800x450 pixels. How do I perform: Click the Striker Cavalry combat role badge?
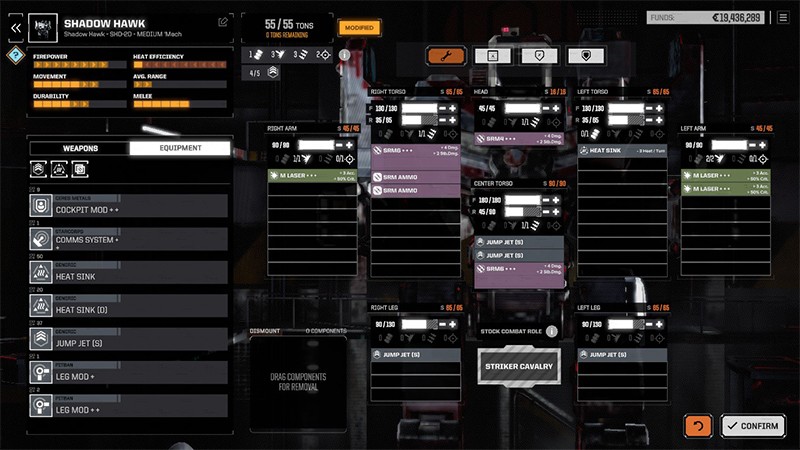(517, 366)
